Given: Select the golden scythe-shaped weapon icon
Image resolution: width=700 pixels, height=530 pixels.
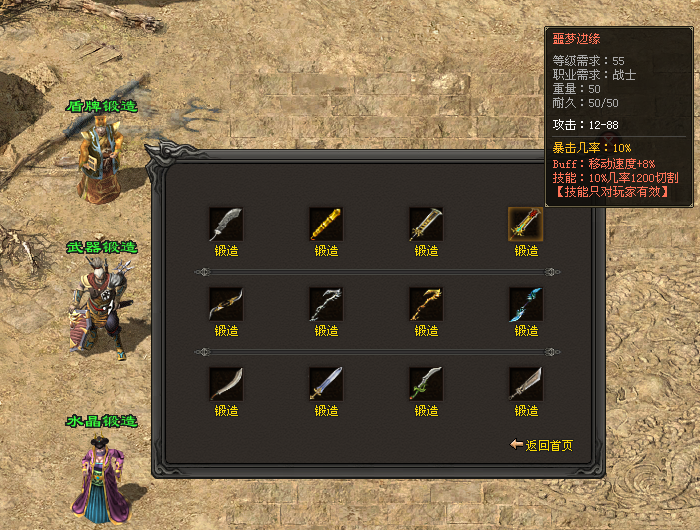Looking at the screenshot, I should pyautogui.click(x=426, y=304).
